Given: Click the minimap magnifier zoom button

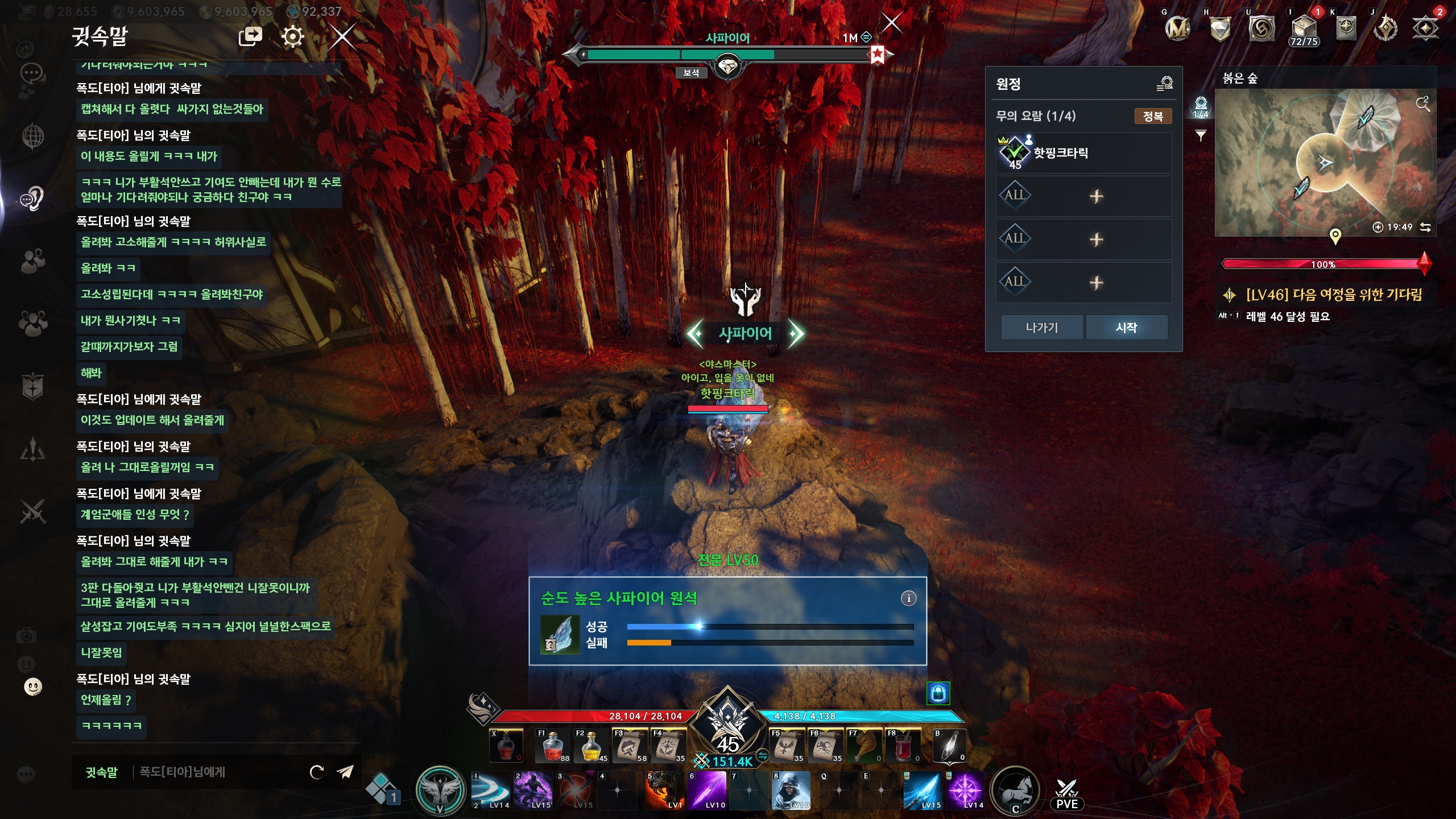Looking at the screenshot, I should point(1422,104).
